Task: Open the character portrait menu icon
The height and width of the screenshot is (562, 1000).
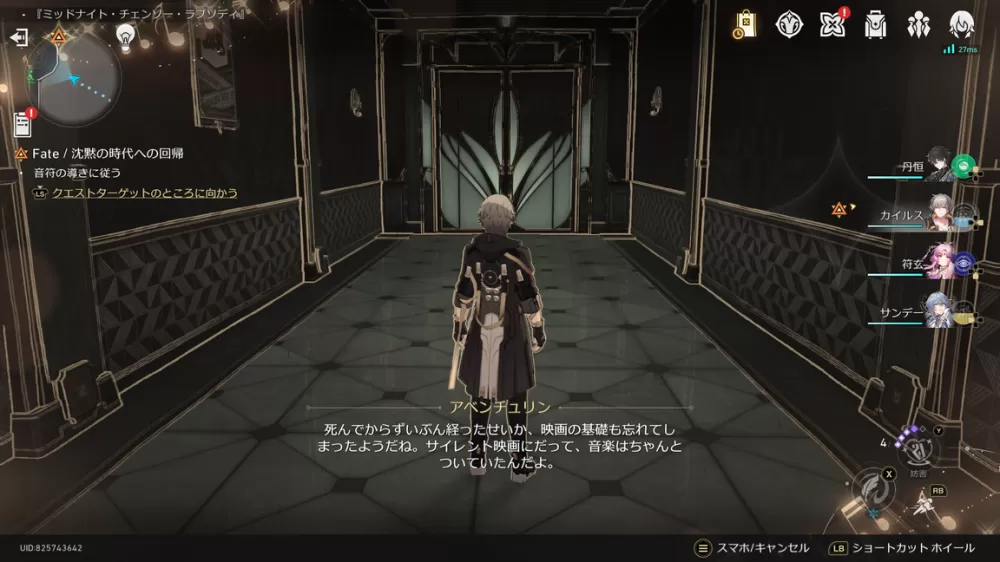Action: coord(961,24)
